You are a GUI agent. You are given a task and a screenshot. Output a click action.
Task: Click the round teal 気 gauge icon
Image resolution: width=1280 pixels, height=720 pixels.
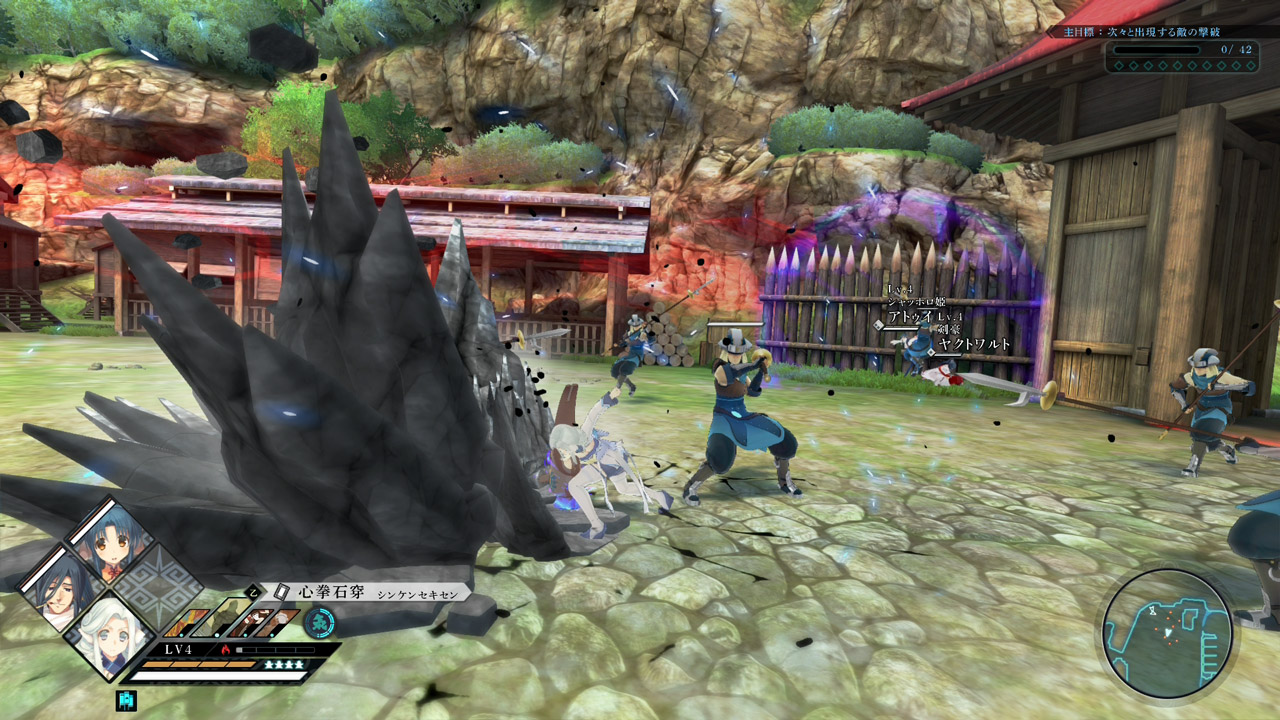[319, 622]
